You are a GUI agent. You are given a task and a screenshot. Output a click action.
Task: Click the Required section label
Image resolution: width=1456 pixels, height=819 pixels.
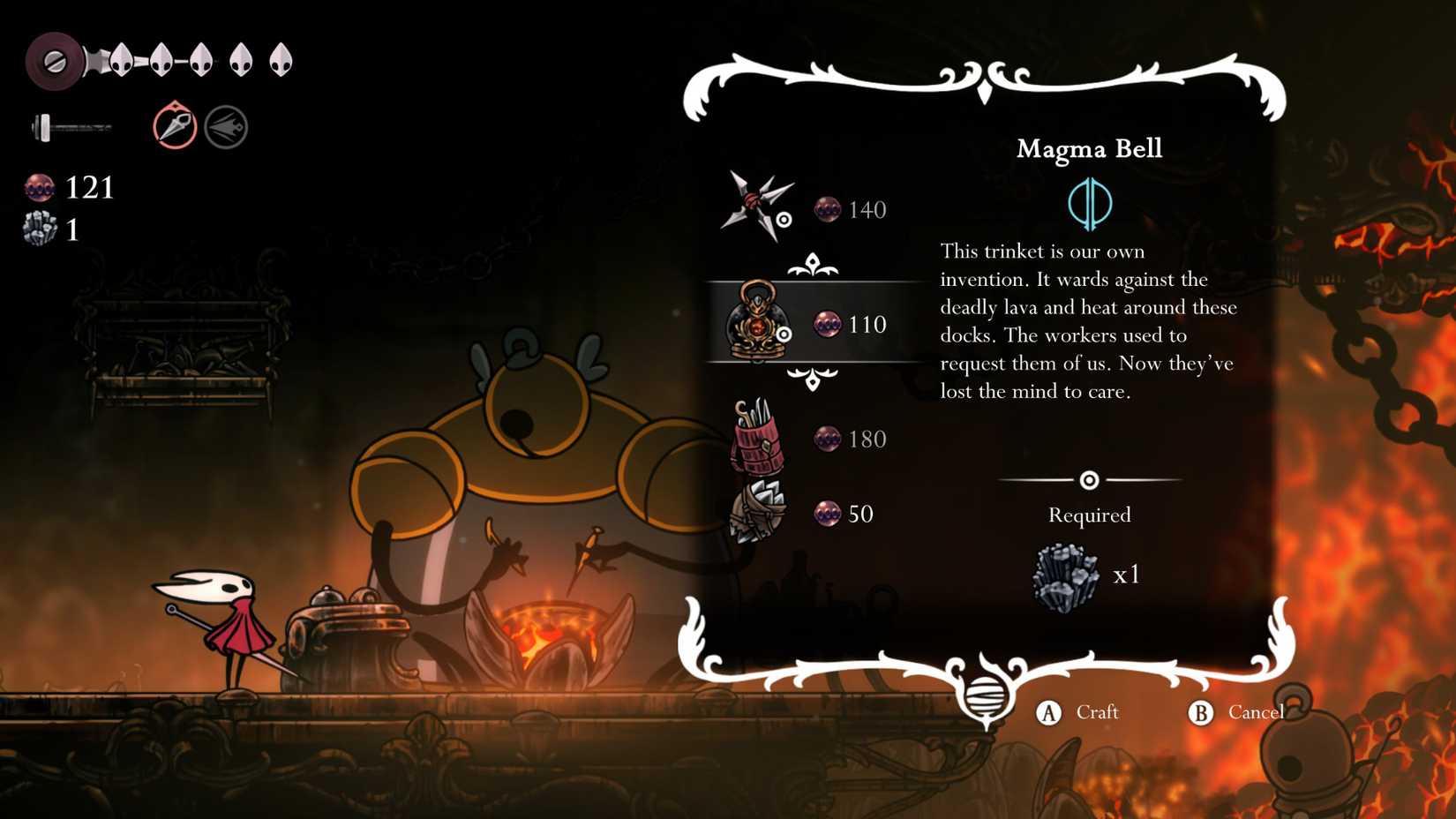click(x=1089, y=515)
